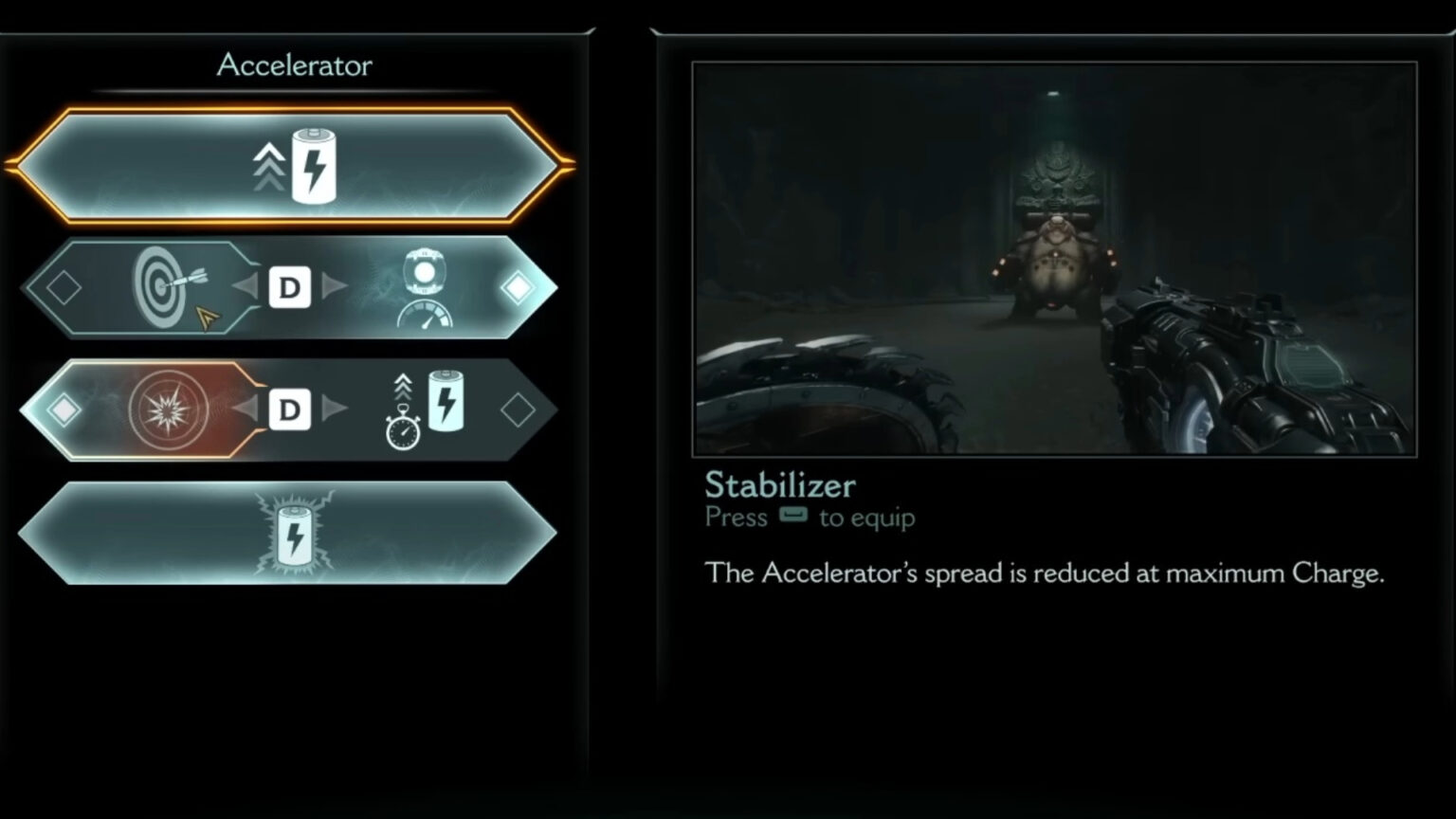This screenshot has height=819, width=1456.
Task: Toggle the empty diamond on the third row
Action: (x=519, y=409)
